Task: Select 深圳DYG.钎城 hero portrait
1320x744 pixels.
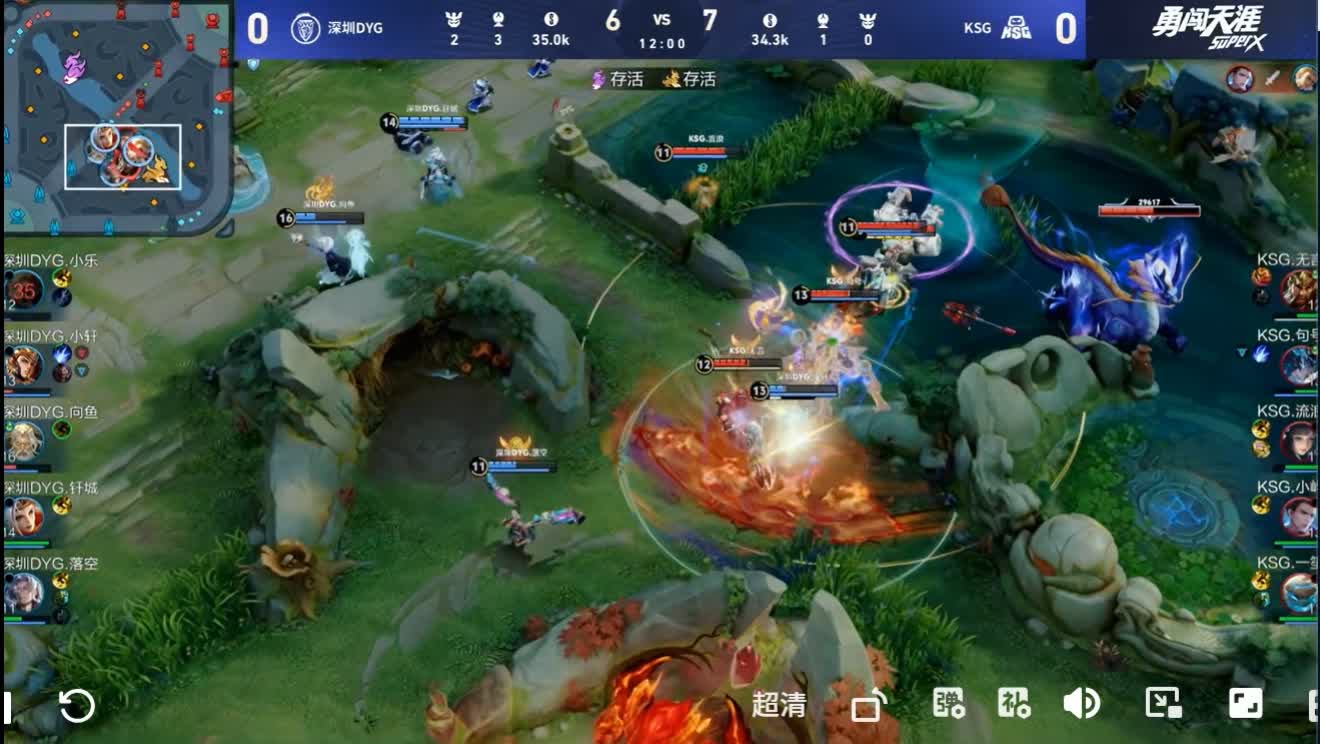Action: coord(24,517)
